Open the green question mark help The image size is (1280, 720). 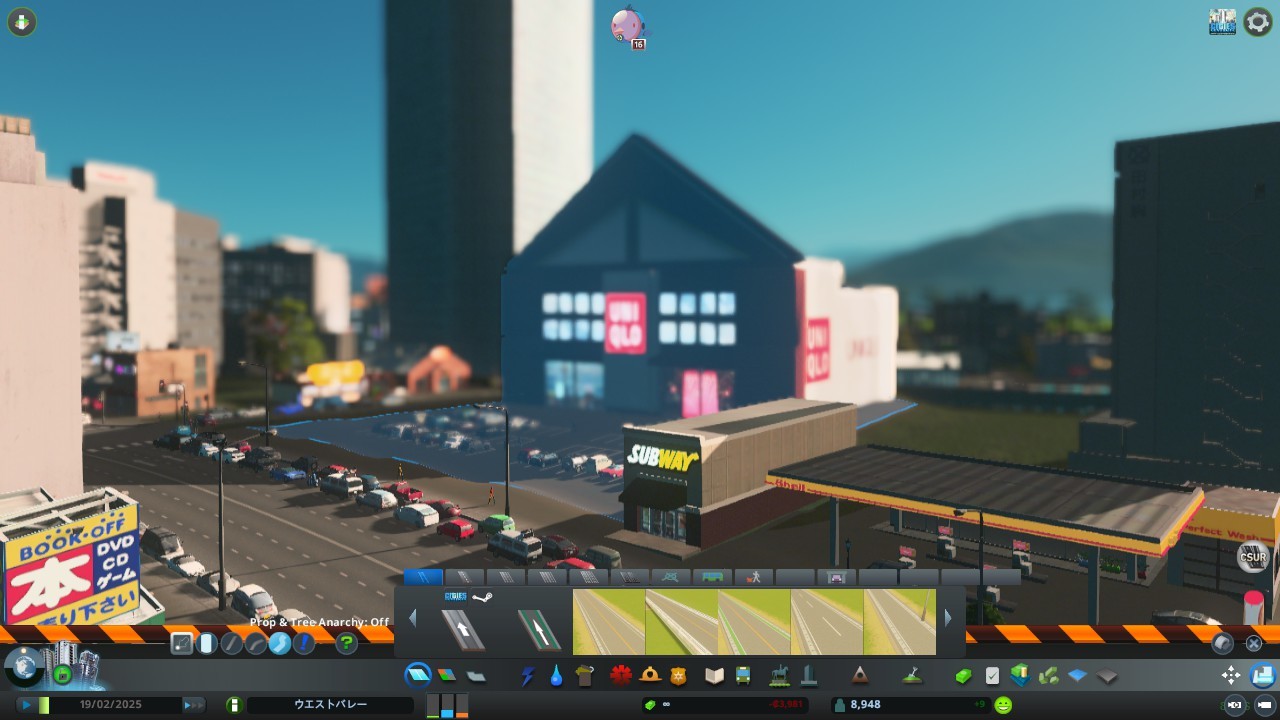[x=346, y=643]
